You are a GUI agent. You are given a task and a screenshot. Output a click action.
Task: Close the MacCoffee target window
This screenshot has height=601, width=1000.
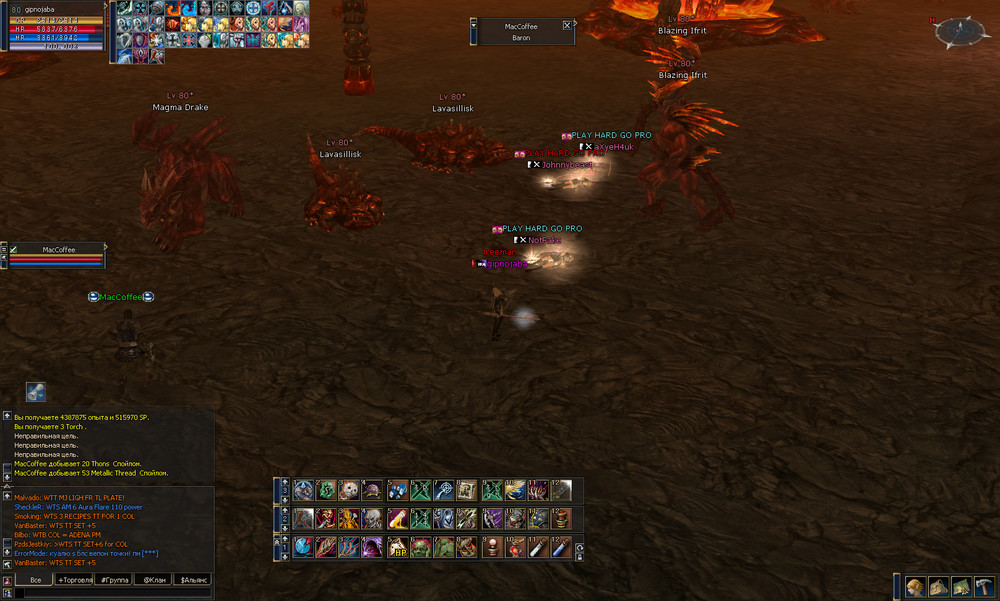[567, 25]
